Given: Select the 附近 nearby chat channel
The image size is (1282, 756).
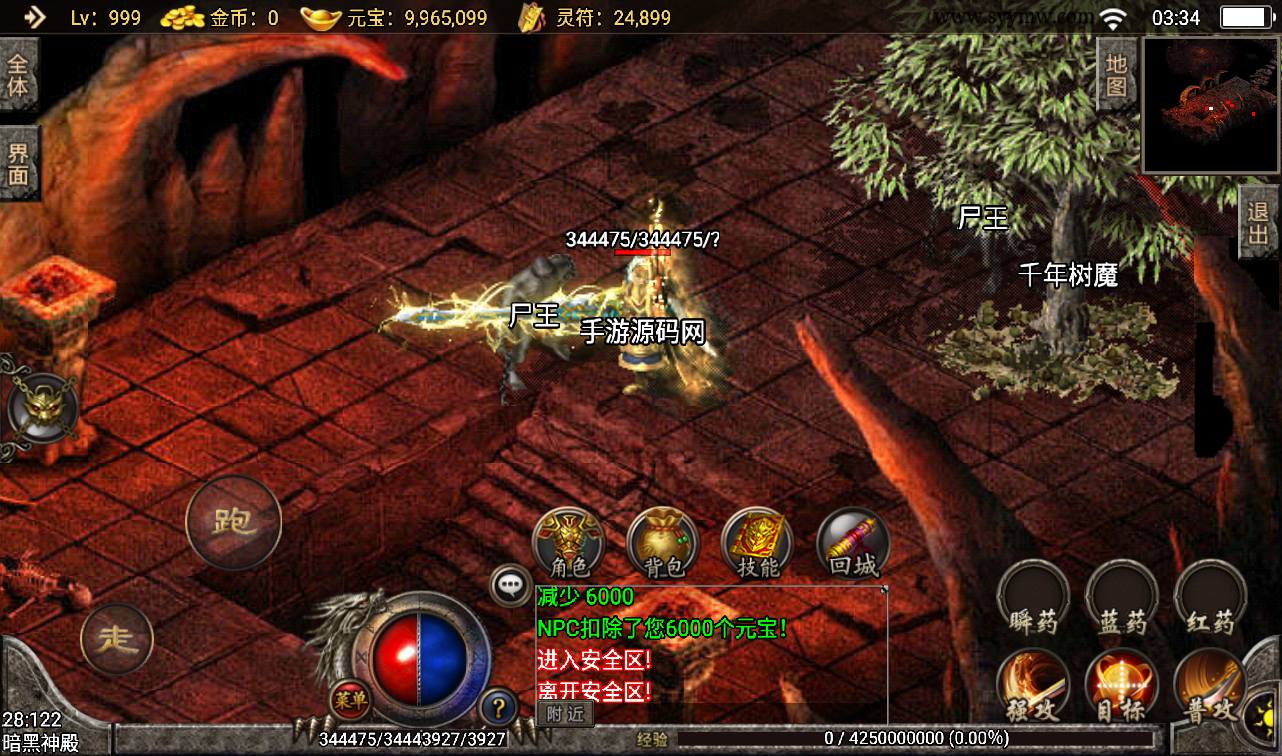Looking at the screenshot, I should point(564,714).
